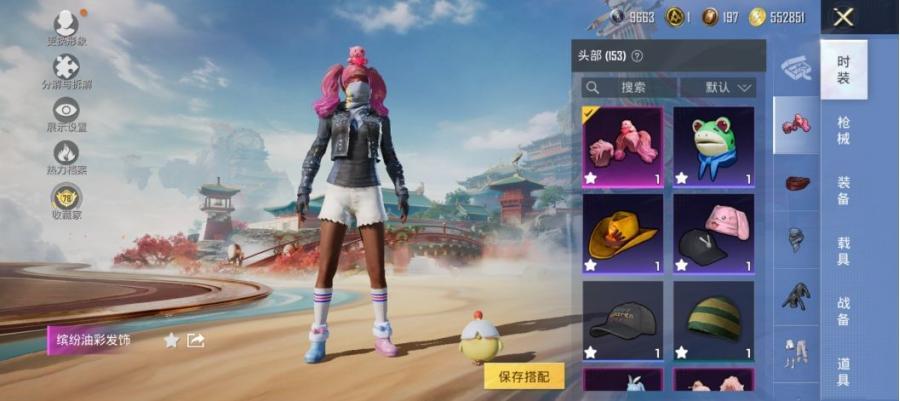Screen dimensions: 900x401
Task: Open the 默认 sort dropdown
Action: coord(717,88)
